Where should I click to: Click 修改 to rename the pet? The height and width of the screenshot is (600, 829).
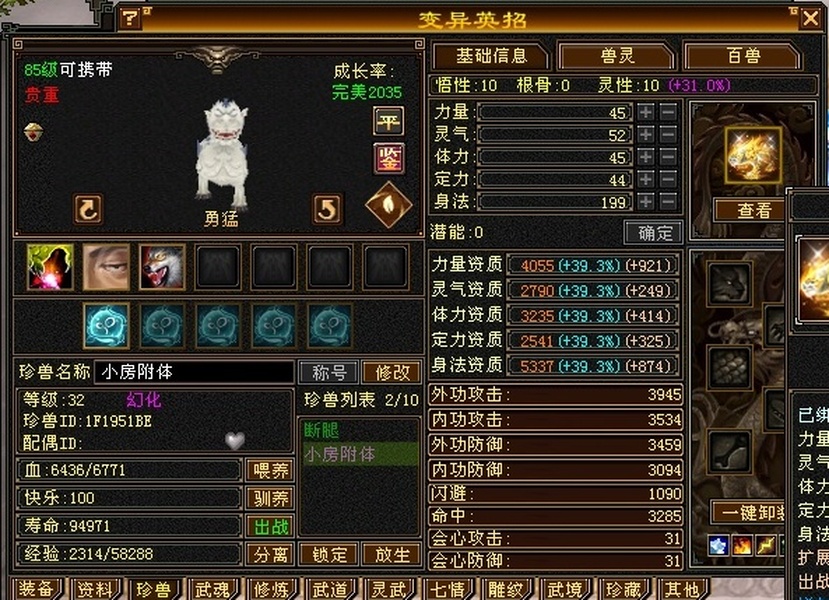coord(391,372)
